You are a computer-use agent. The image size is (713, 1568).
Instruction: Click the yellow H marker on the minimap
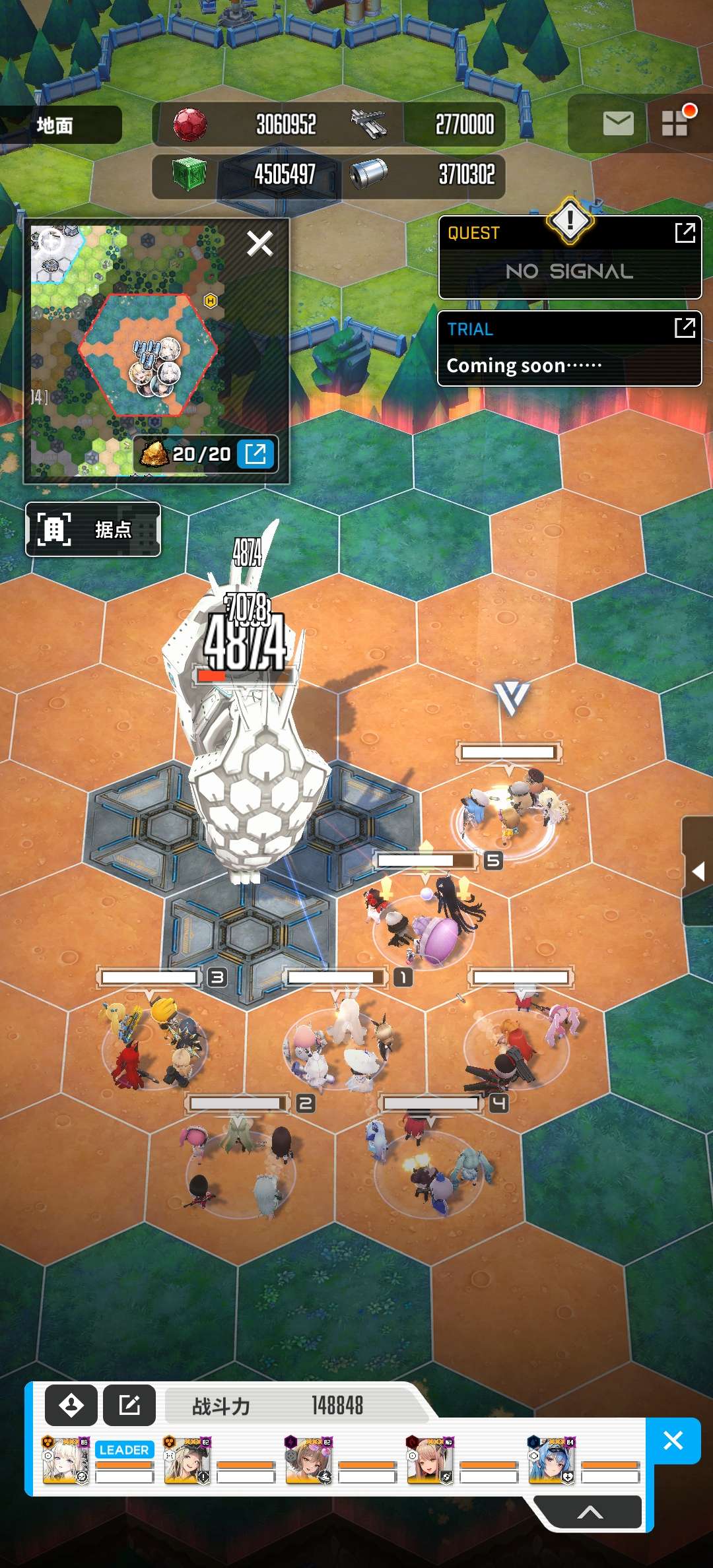[x=211, y=301]
